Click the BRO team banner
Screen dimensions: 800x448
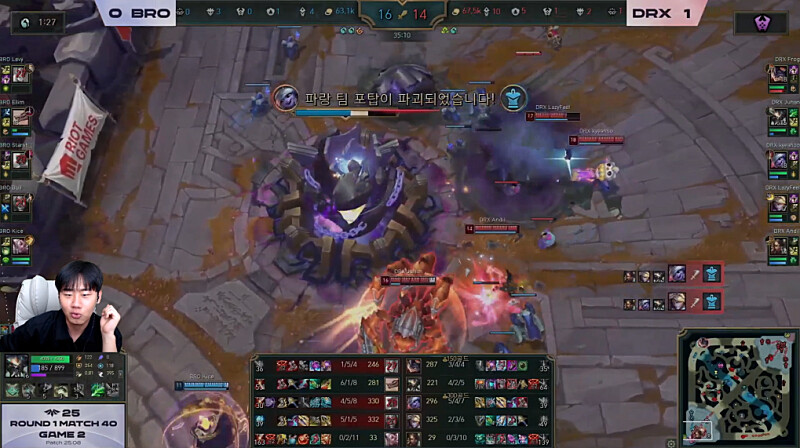point(138,13)
